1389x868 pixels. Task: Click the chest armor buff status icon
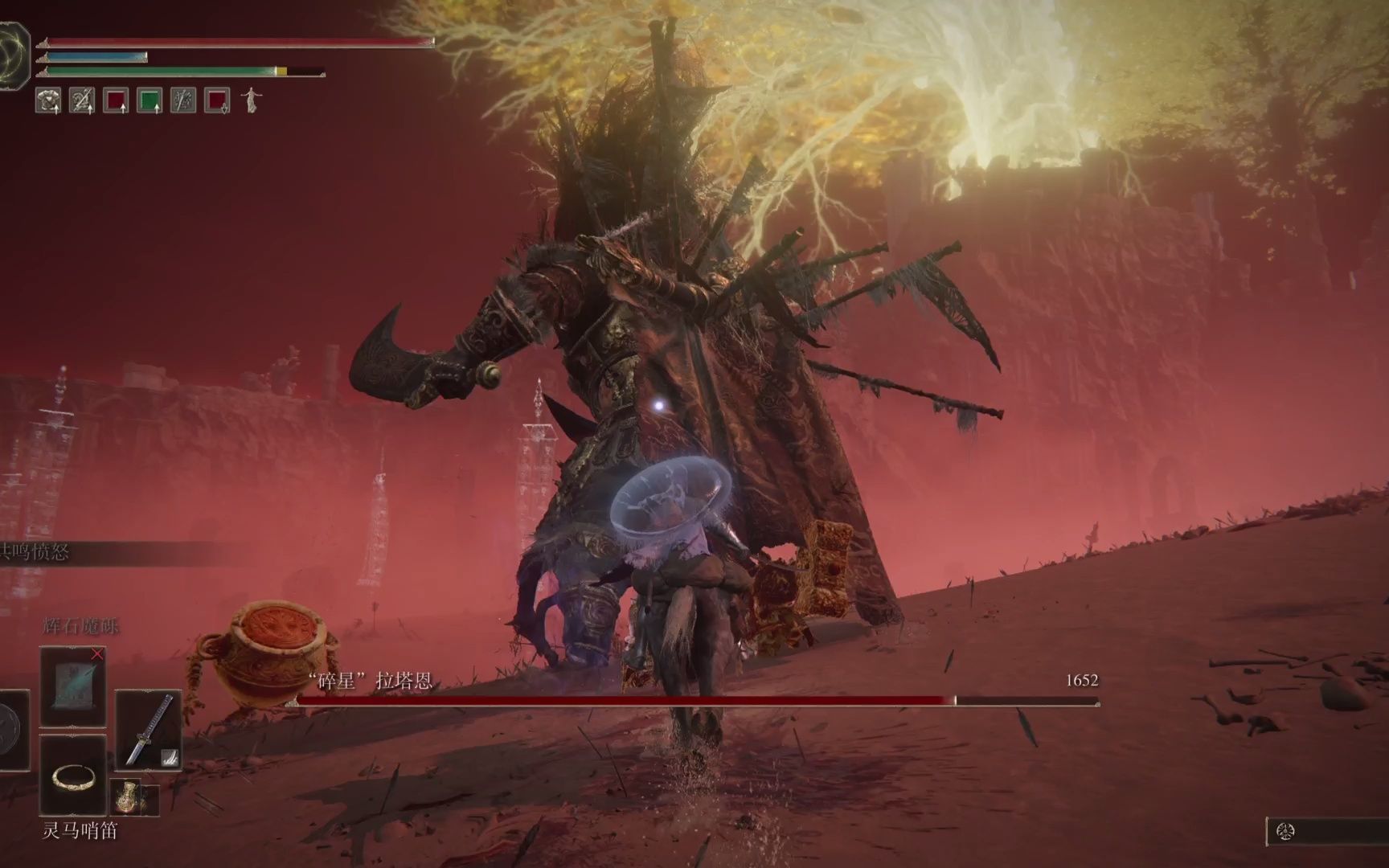tap(48, 100)
